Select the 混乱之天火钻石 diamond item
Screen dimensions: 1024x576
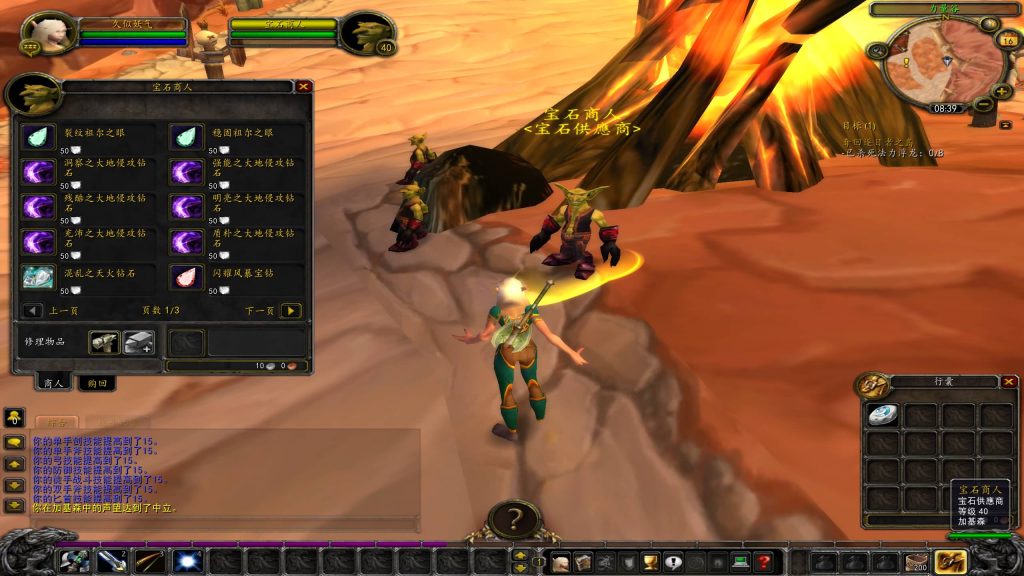(39, 276)
